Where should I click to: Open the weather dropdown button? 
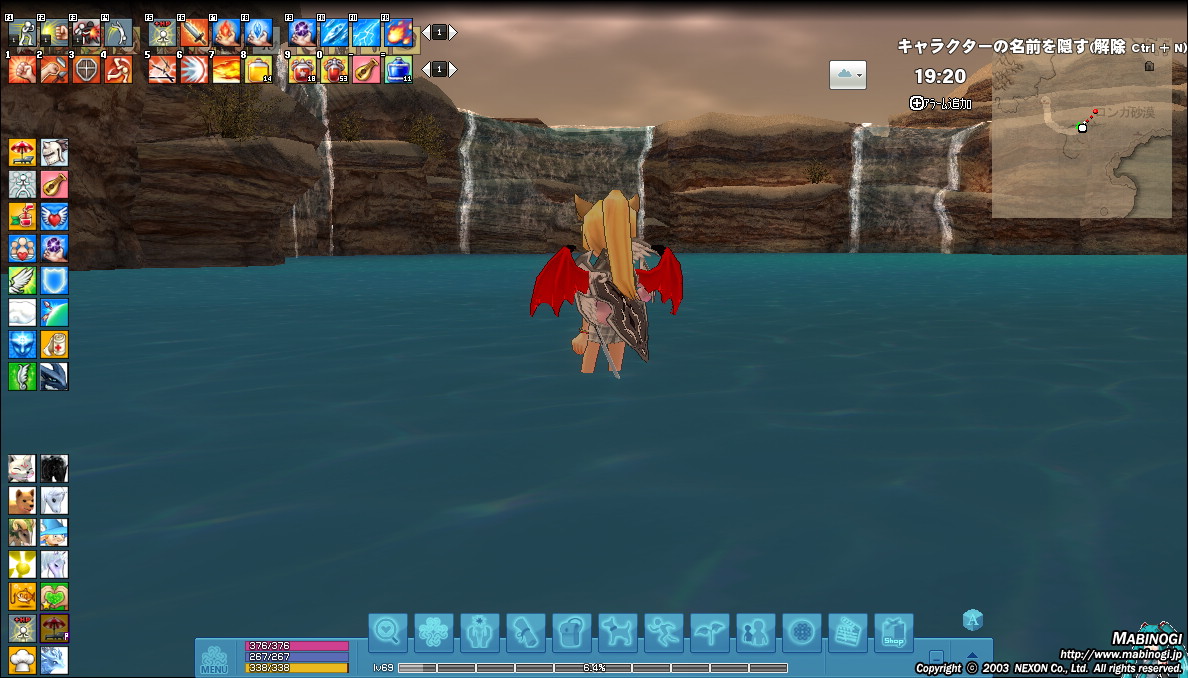[x=847, y=75]
